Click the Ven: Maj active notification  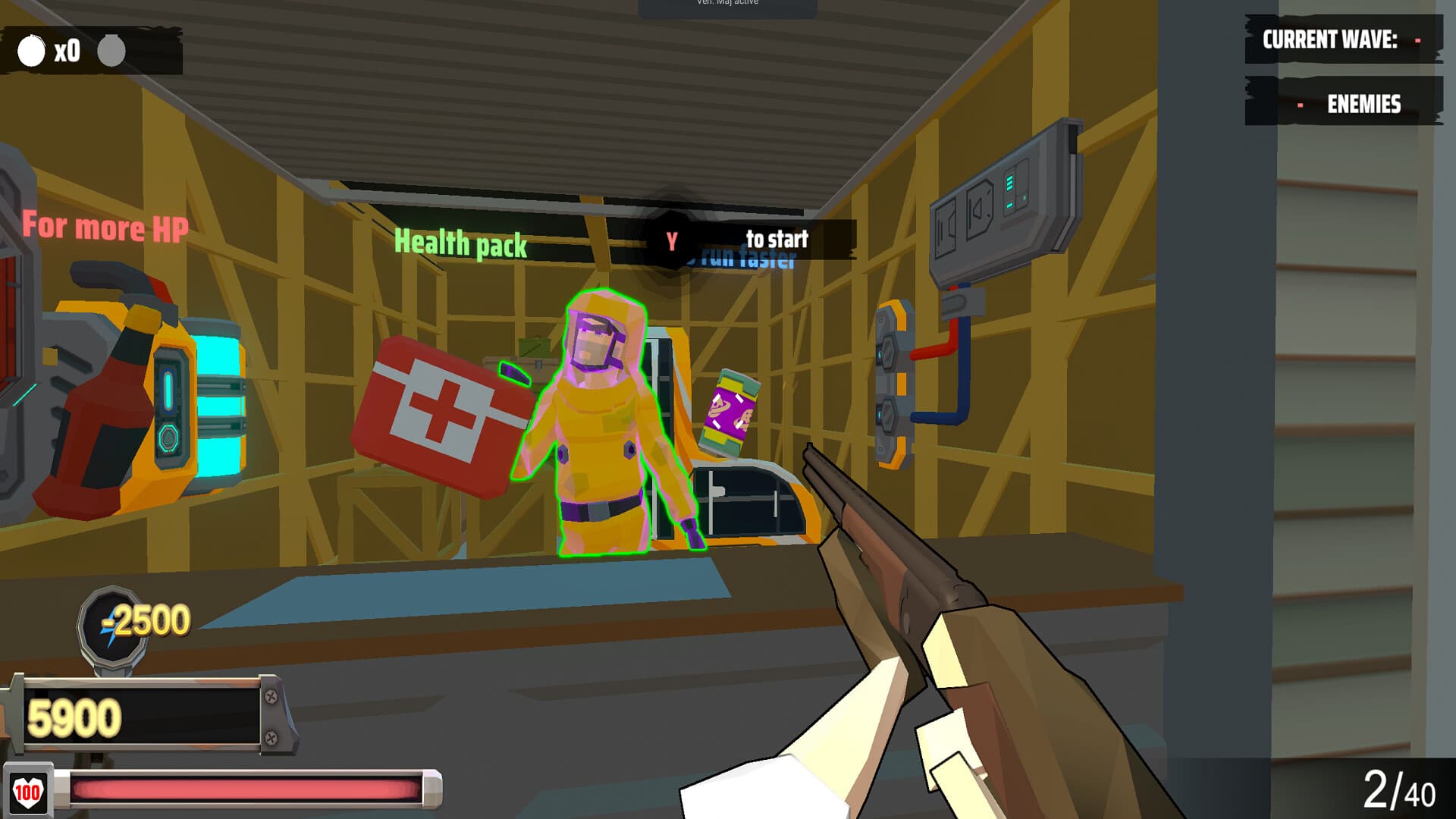[728, 4]
